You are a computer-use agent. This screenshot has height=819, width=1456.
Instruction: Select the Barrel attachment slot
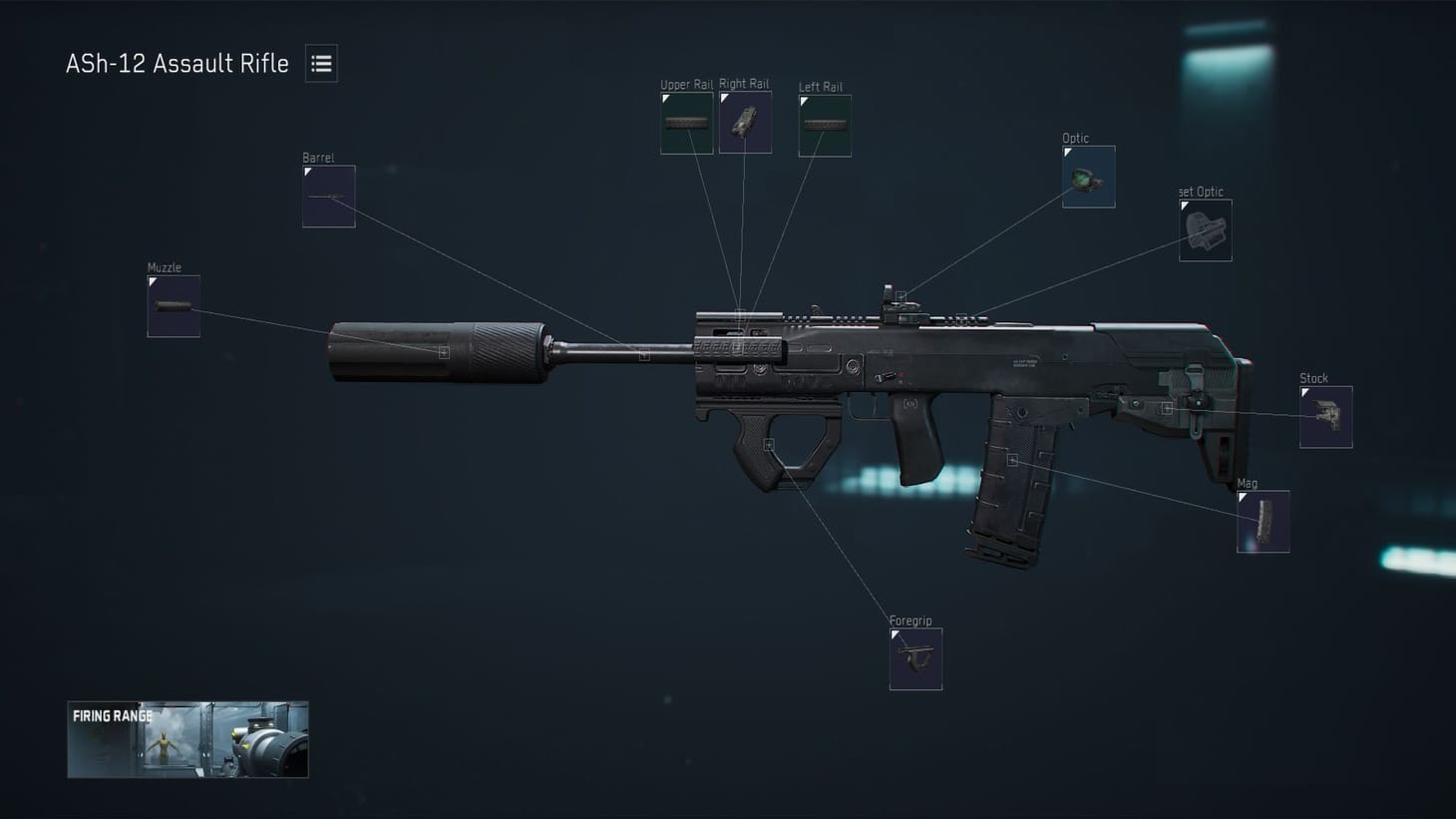pos(328,196)
